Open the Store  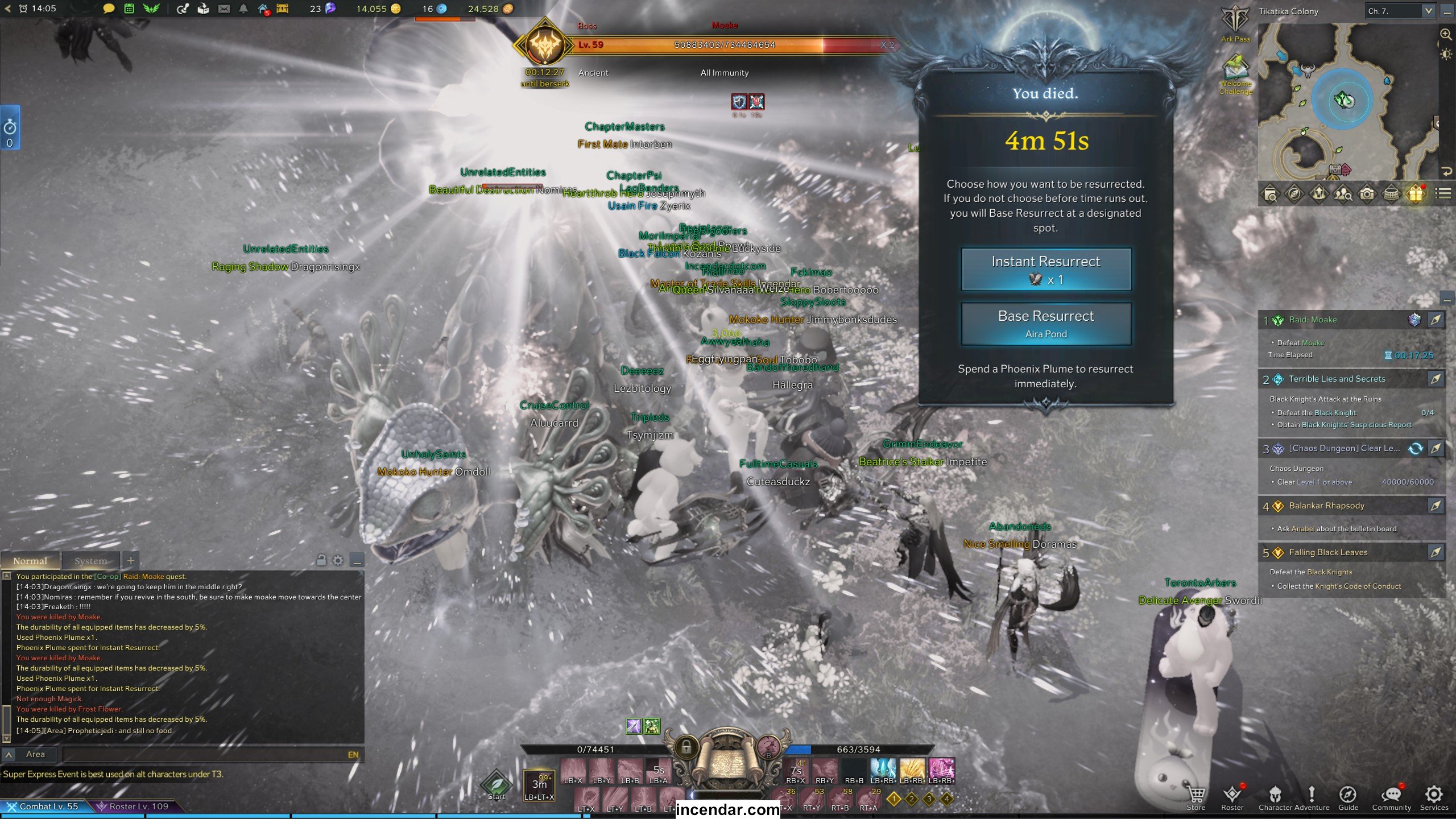1196,797
